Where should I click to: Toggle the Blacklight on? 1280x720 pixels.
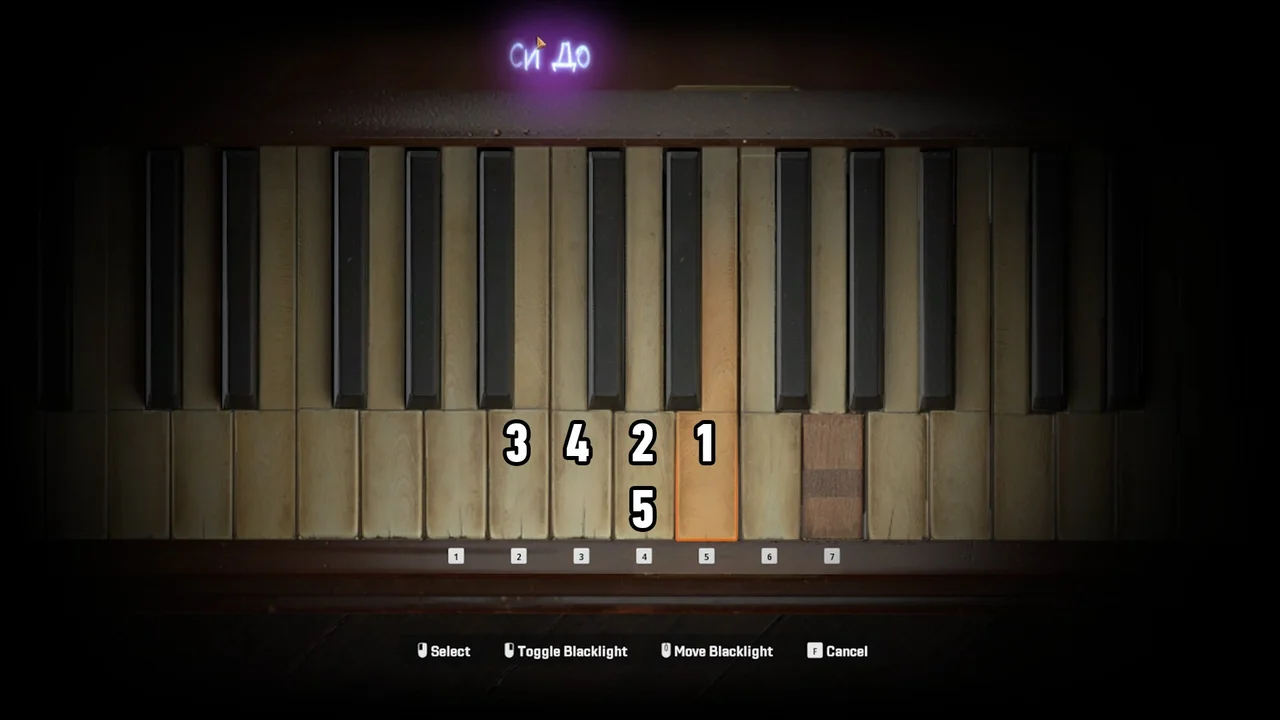567,650
